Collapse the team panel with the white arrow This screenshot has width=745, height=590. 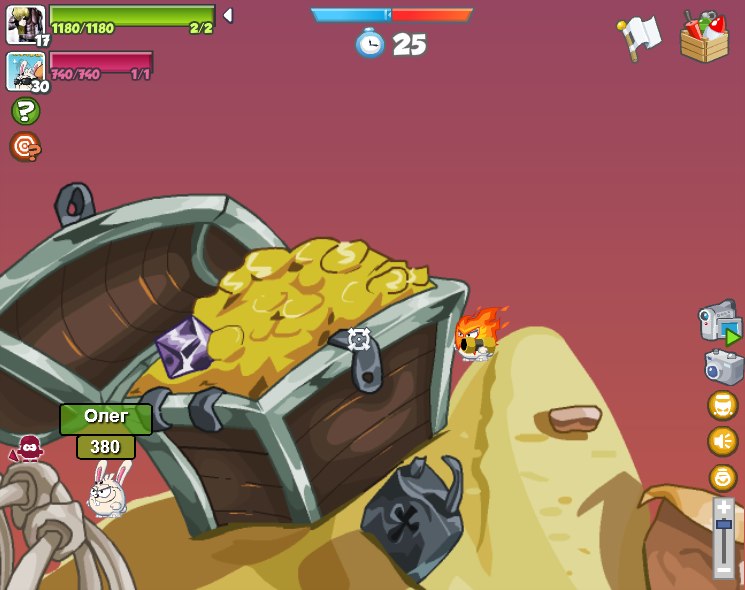[228, 15]
